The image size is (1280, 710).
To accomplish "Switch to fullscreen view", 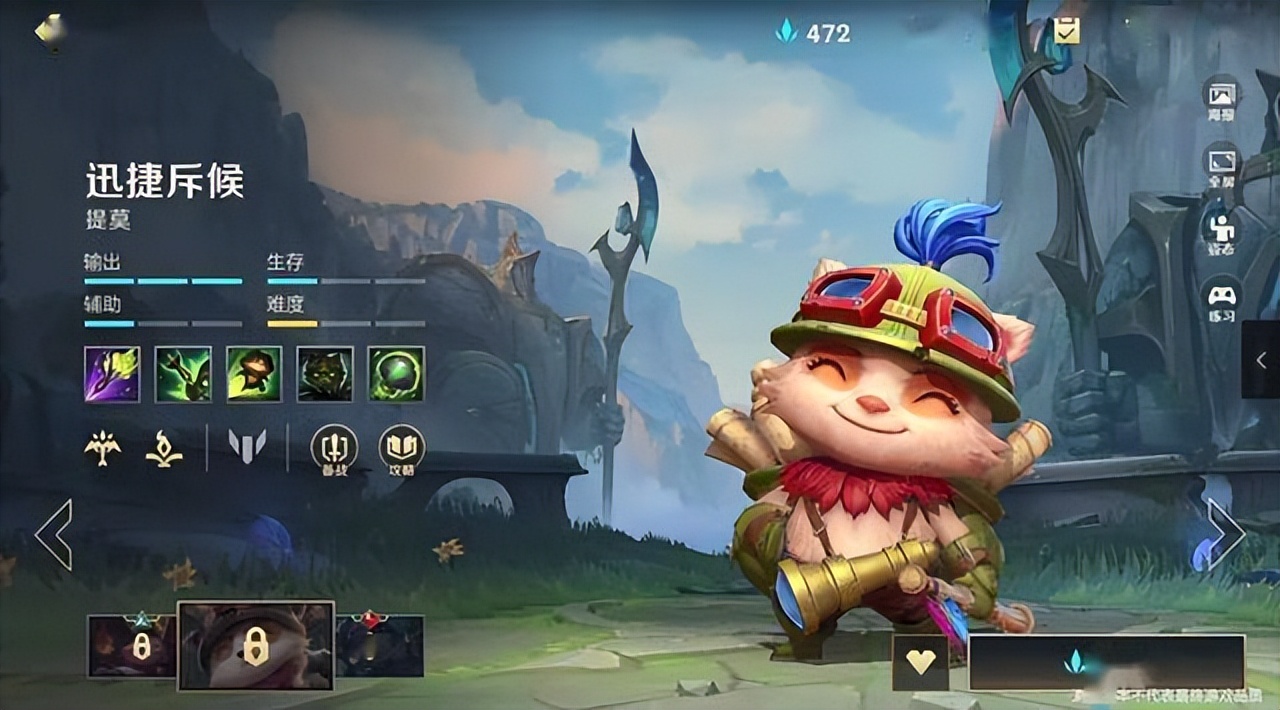I will point(1222,165).
